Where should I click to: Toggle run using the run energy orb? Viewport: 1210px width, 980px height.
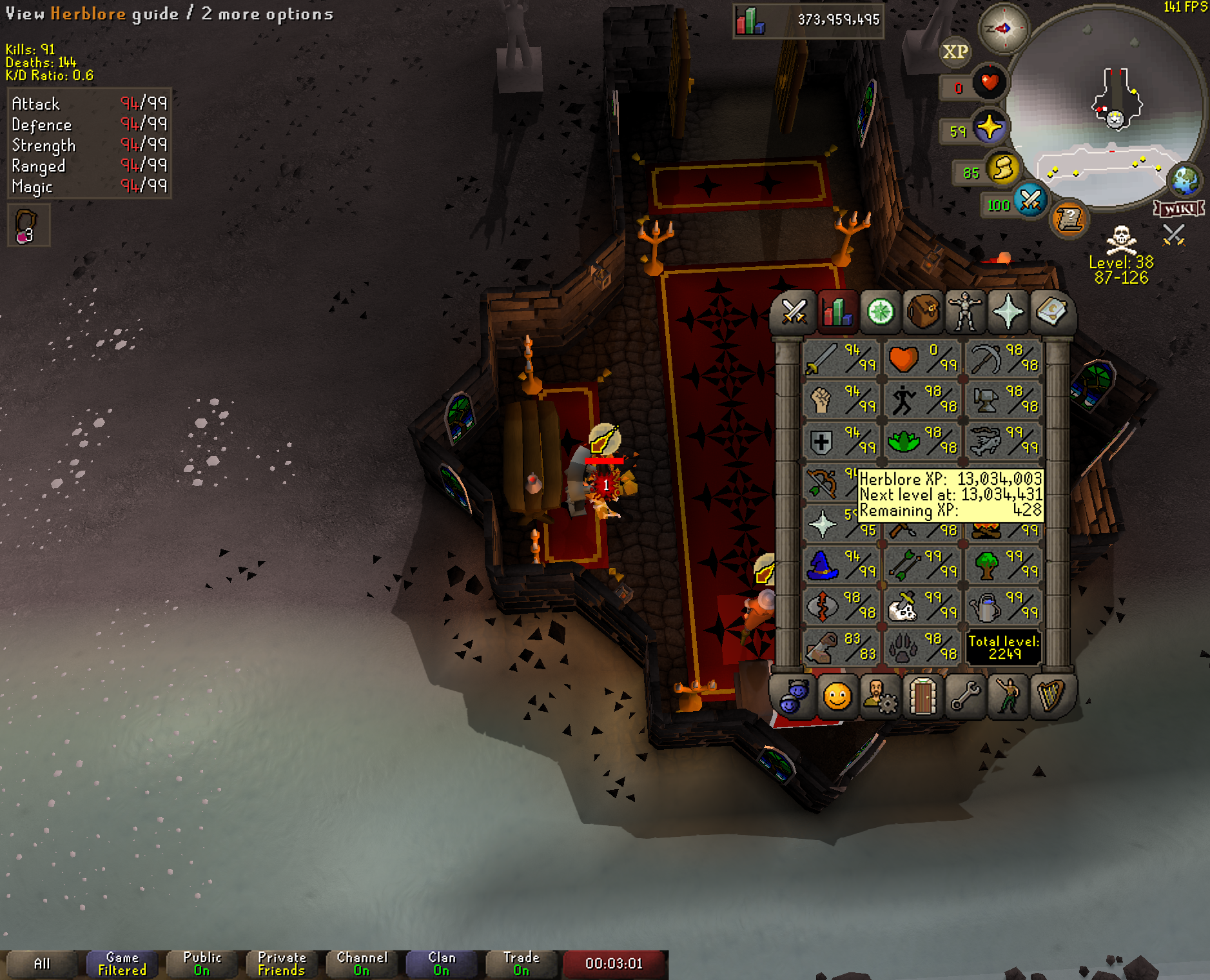click(1002, 169)
